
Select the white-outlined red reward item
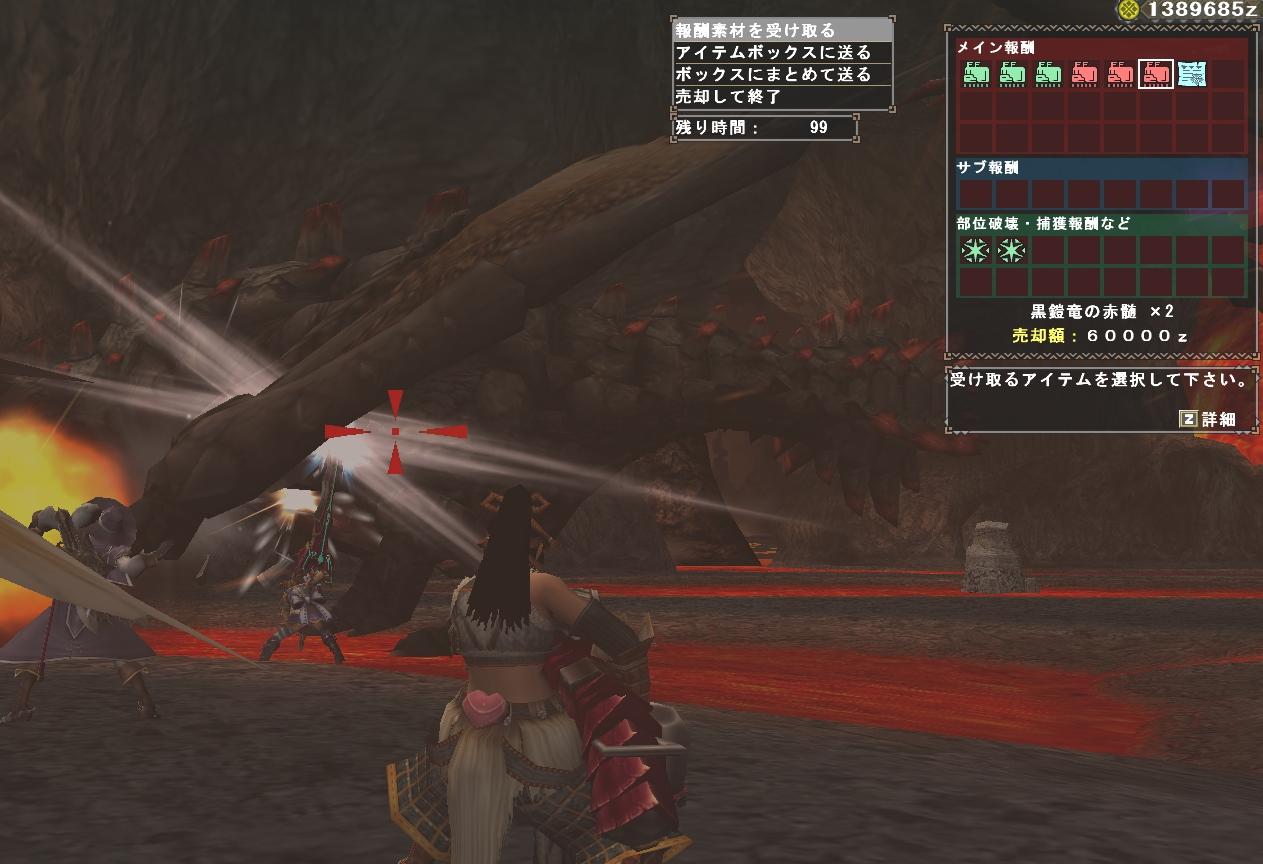(1156, 73)
